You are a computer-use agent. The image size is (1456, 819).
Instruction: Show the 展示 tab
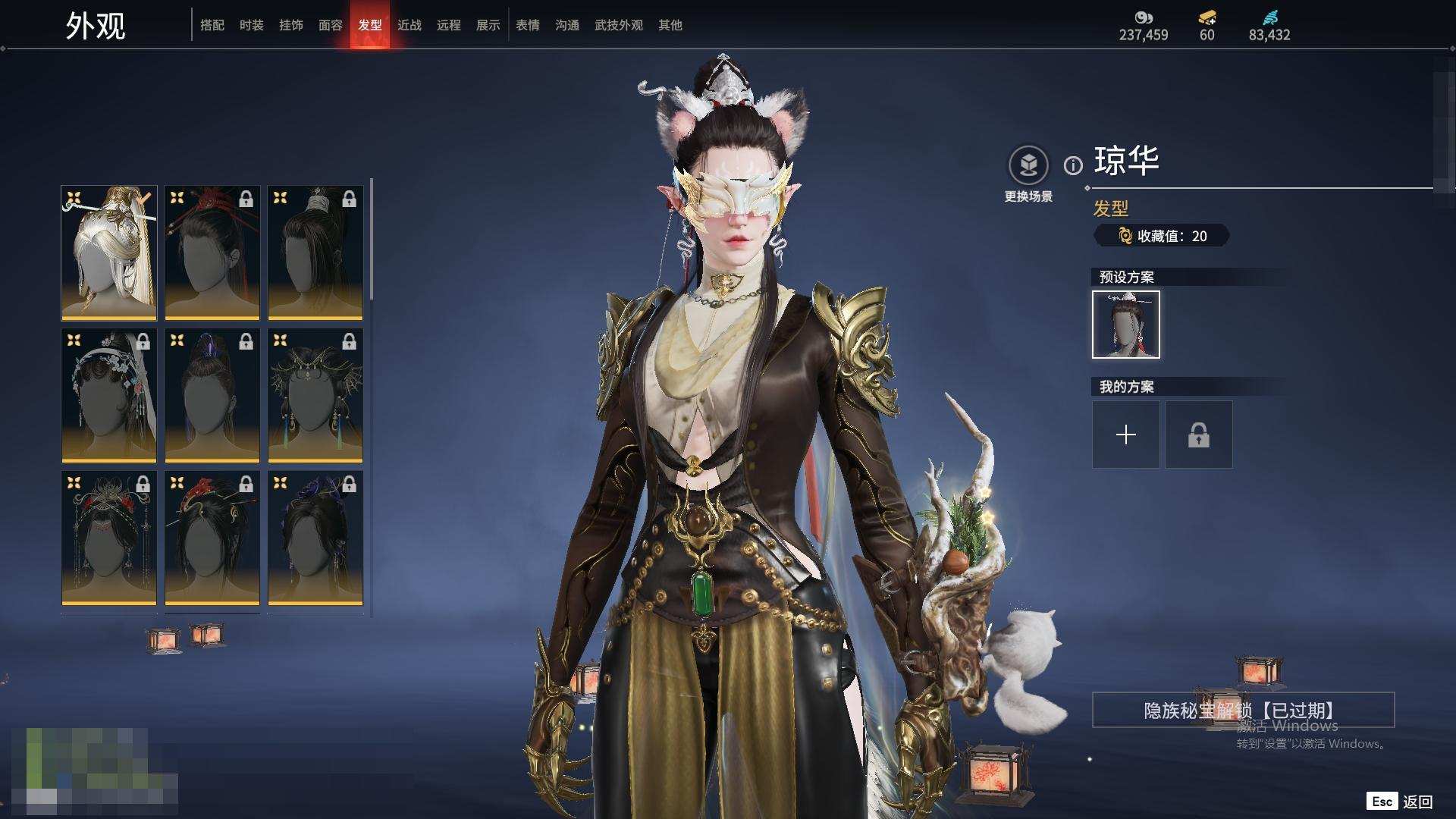click(488, 25)
